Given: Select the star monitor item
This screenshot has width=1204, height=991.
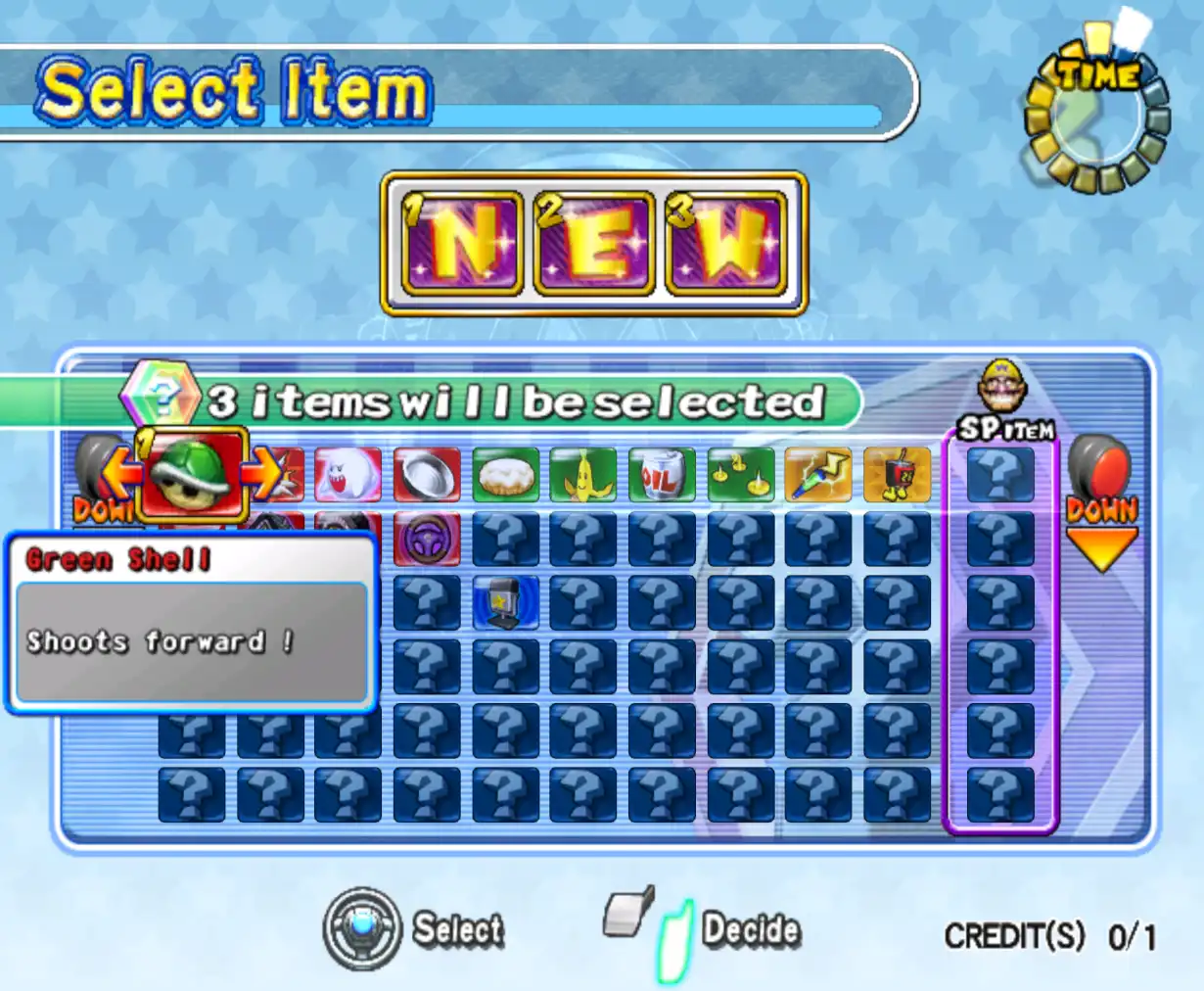Looking at the screenshot, I should point(505,601).
